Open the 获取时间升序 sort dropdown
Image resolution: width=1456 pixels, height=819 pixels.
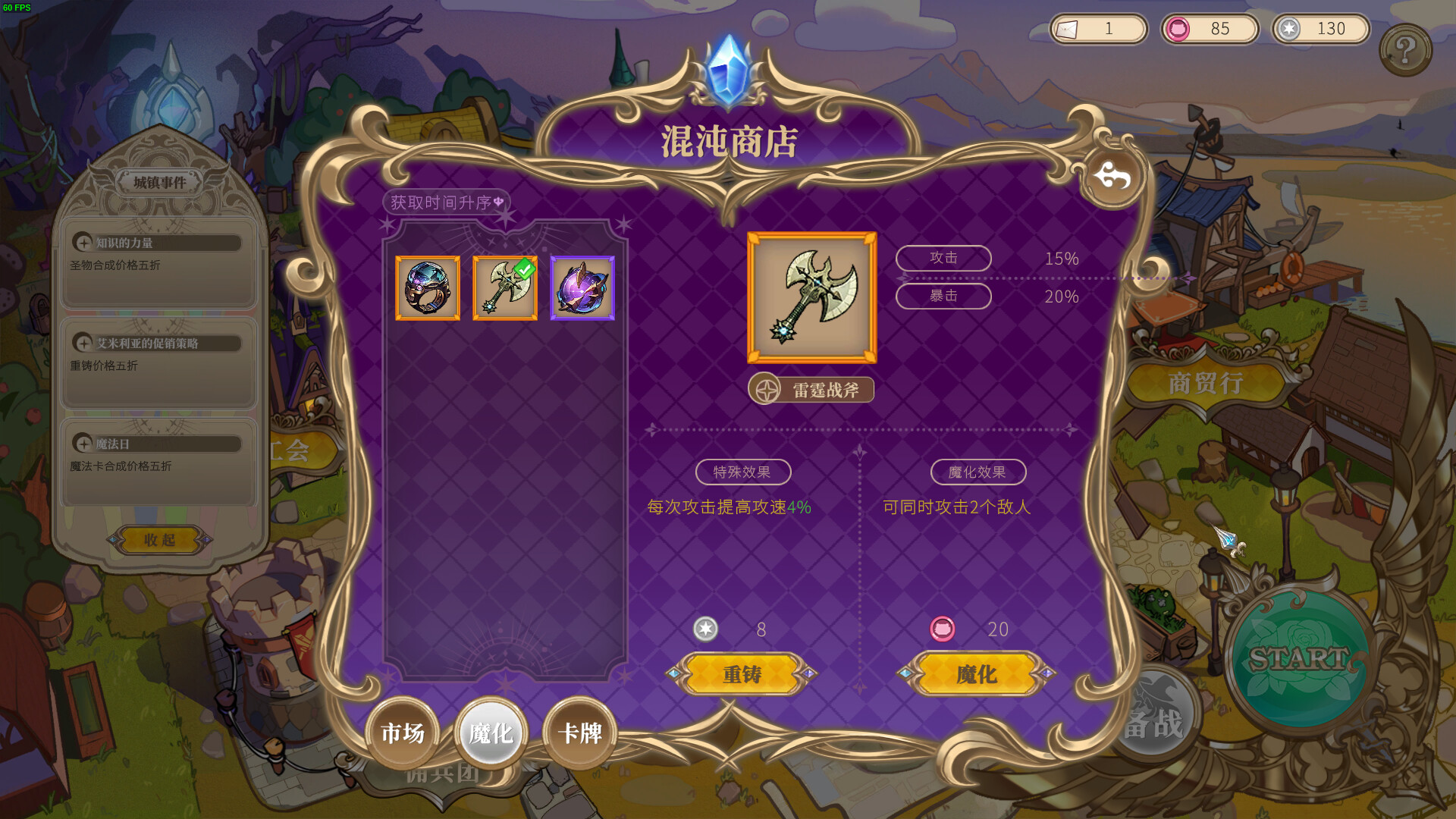447,202
